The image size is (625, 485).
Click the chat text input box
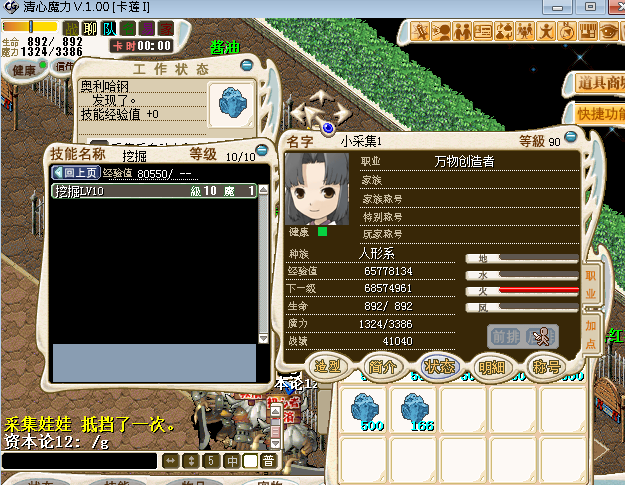(x=80, y=461)
